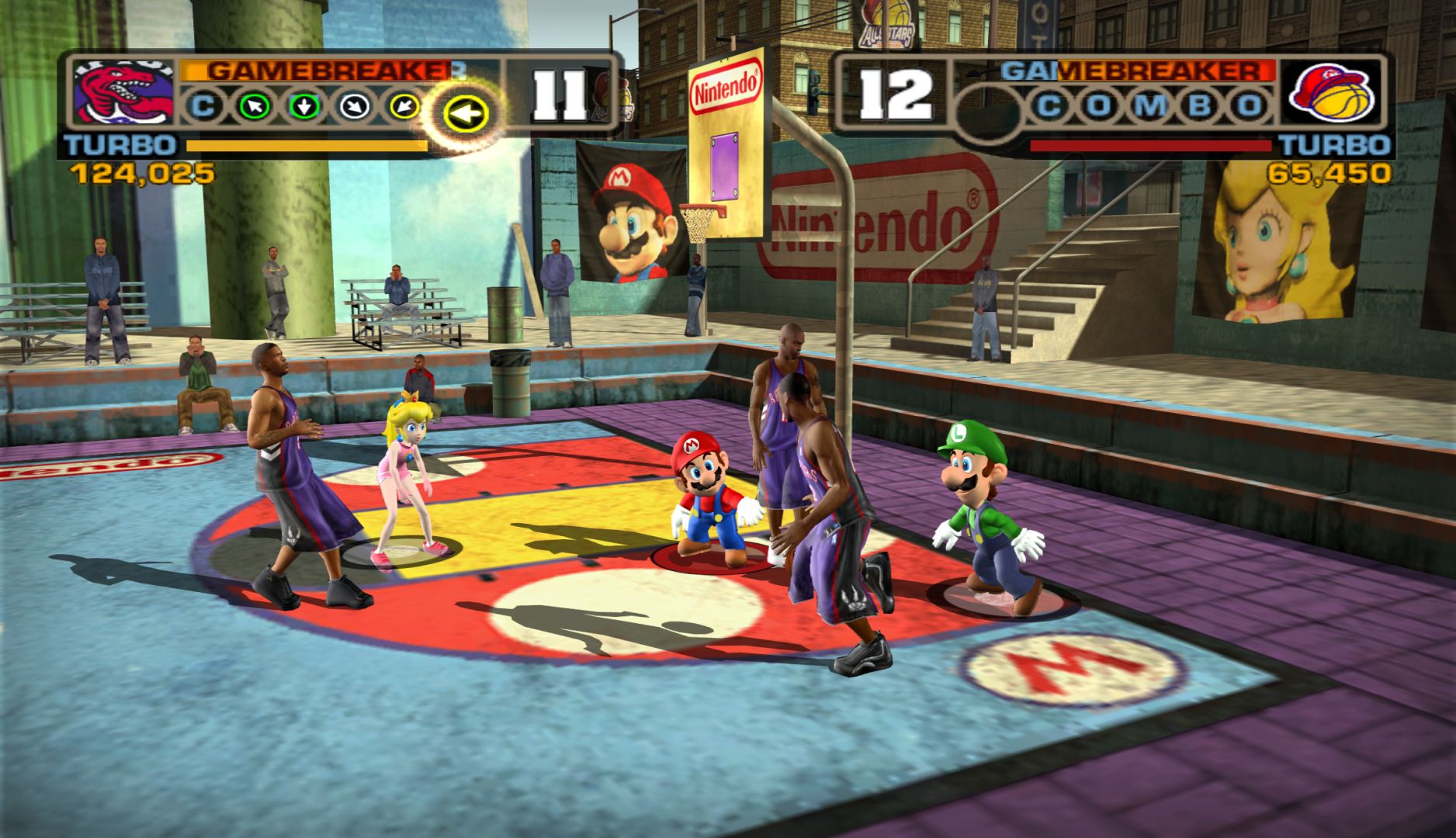Select the green up-left arrow combo slot
Viewport: 1456px width, 838px height.
(x=254, y=106)
